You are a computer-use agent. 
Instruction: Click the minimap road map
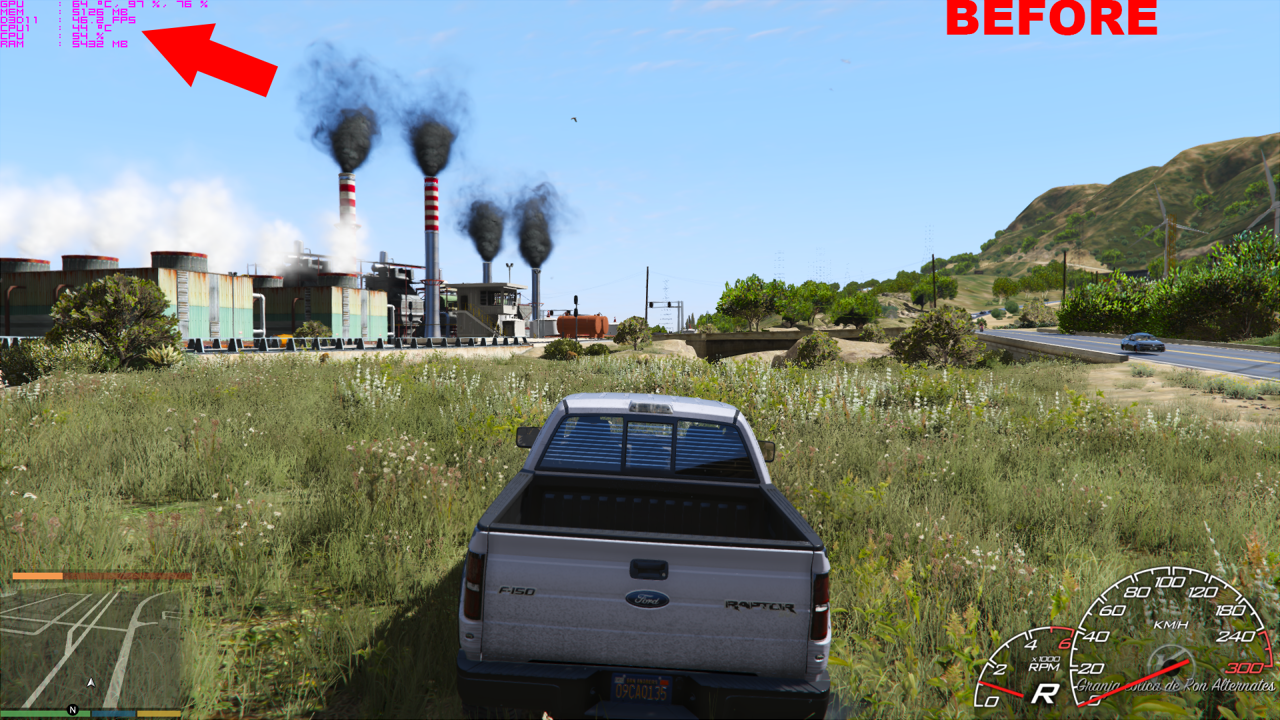[x=96, y=646]
